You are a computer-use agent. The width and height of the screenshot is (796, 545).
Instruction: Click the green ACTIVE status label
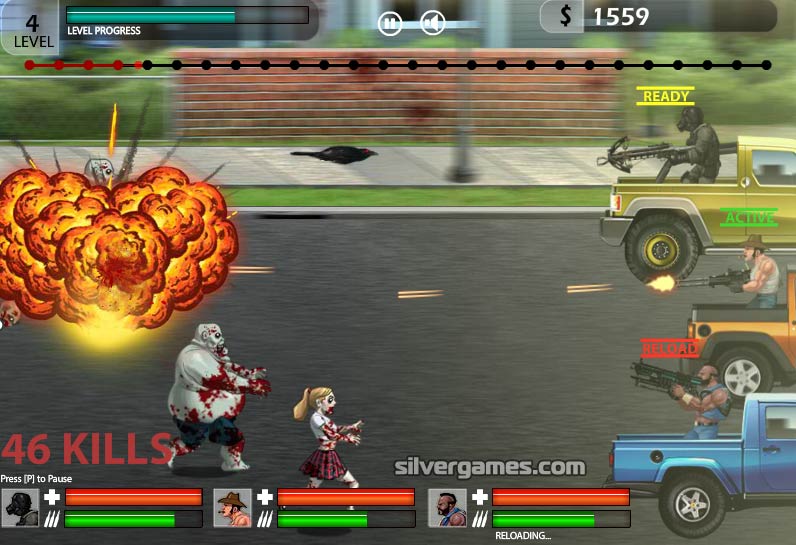(x=748, y=218)
